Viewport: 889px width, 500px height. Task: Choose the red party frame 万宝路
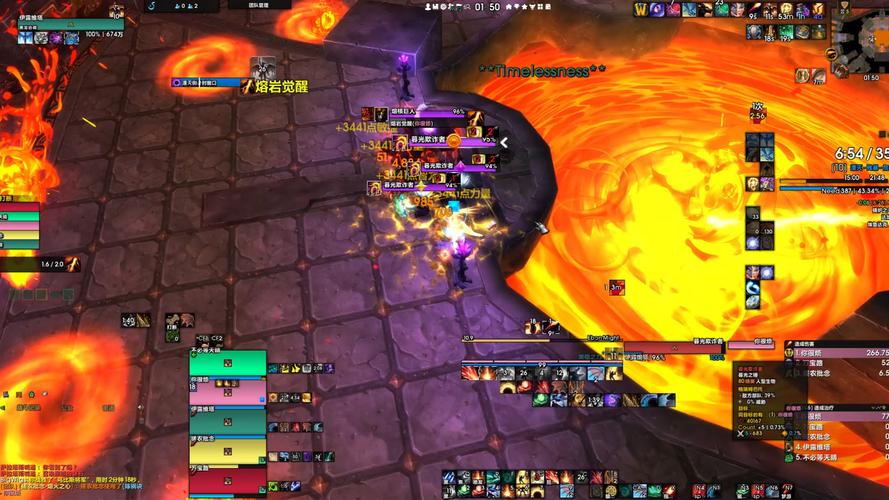pyautogui.click(x=228, y=479)
